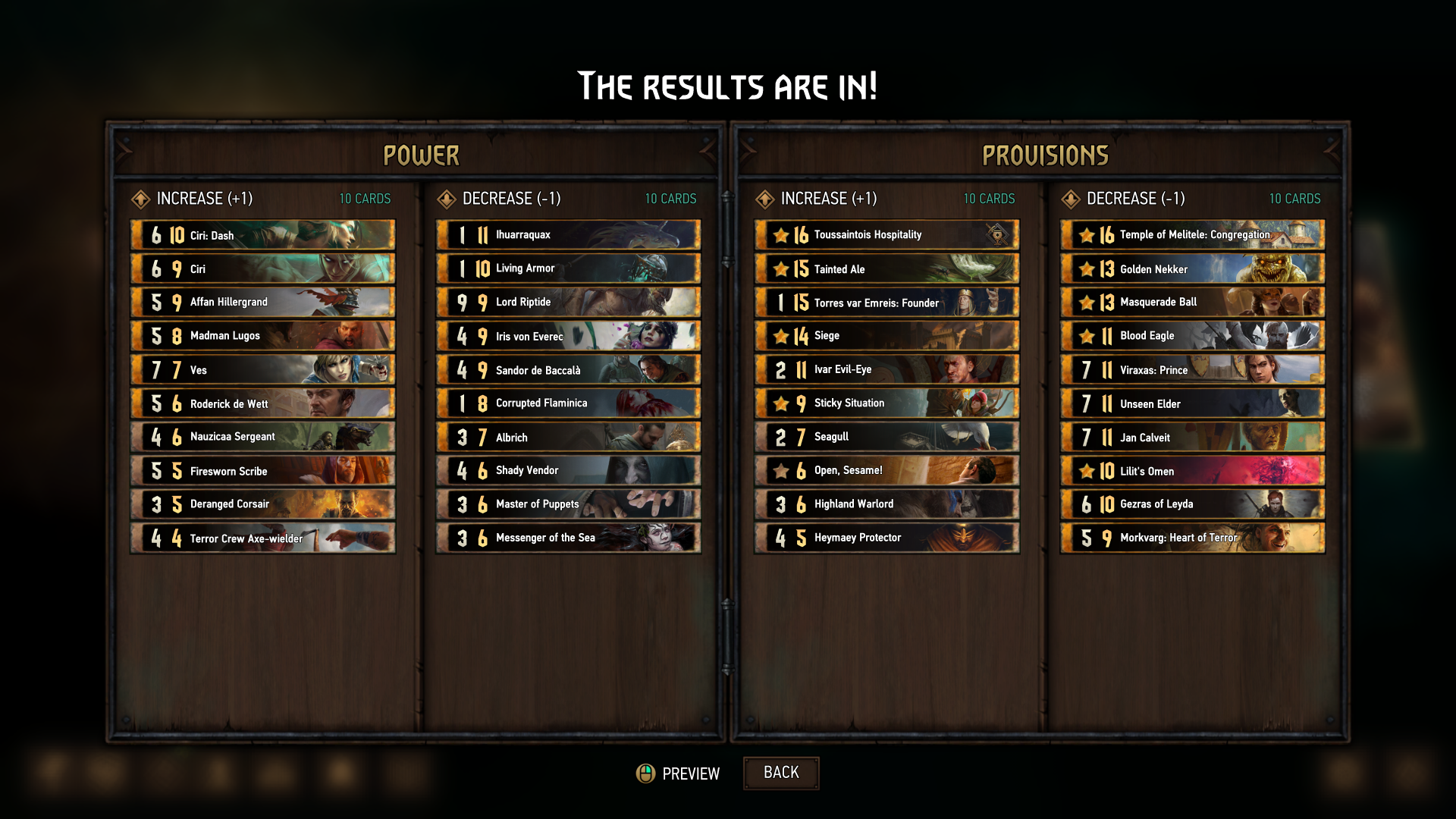Choose the Golden Nekker card

(x=1192, y=269)
